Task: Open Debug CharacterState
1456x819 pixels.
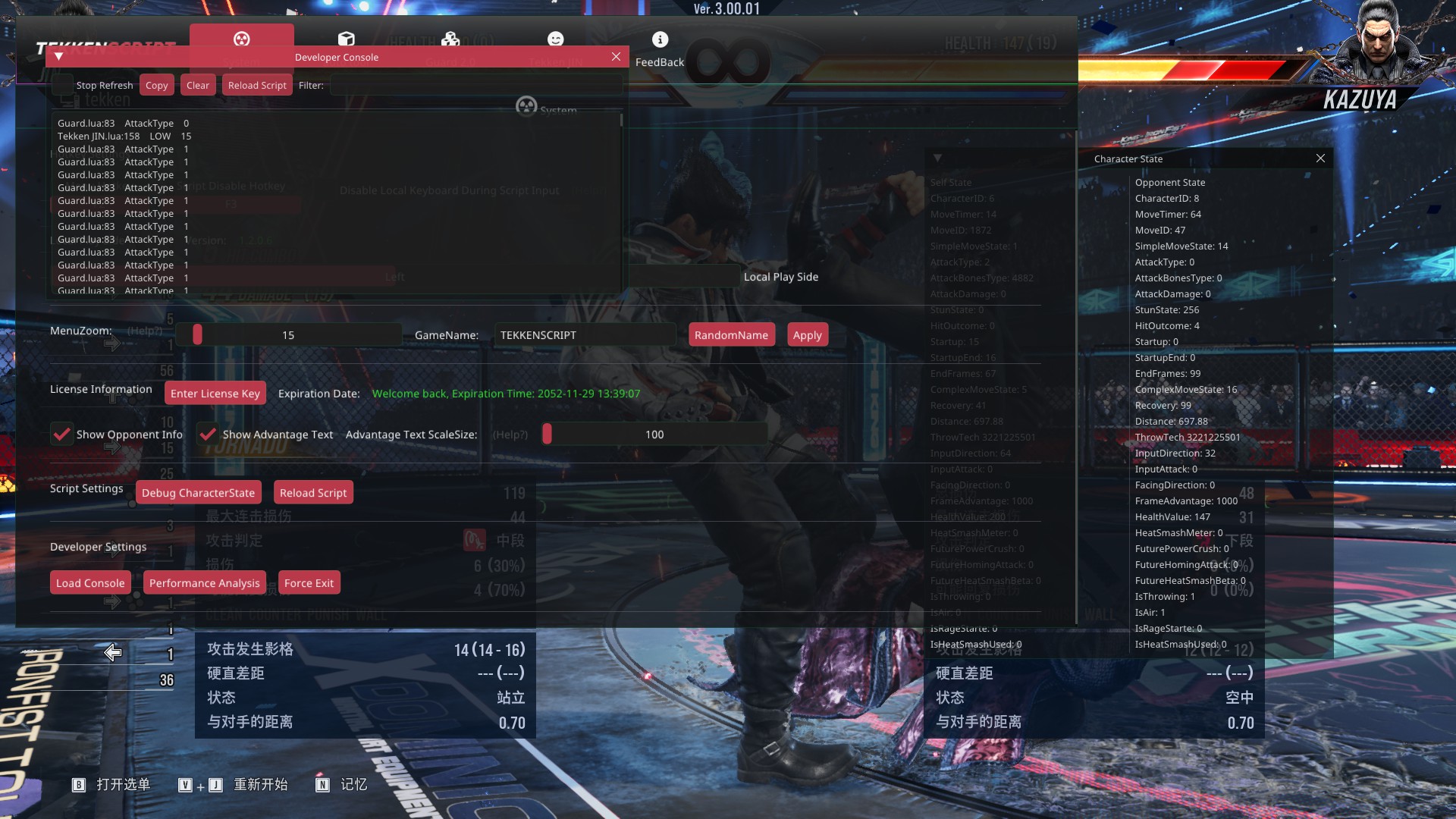Action: point(198,492)
